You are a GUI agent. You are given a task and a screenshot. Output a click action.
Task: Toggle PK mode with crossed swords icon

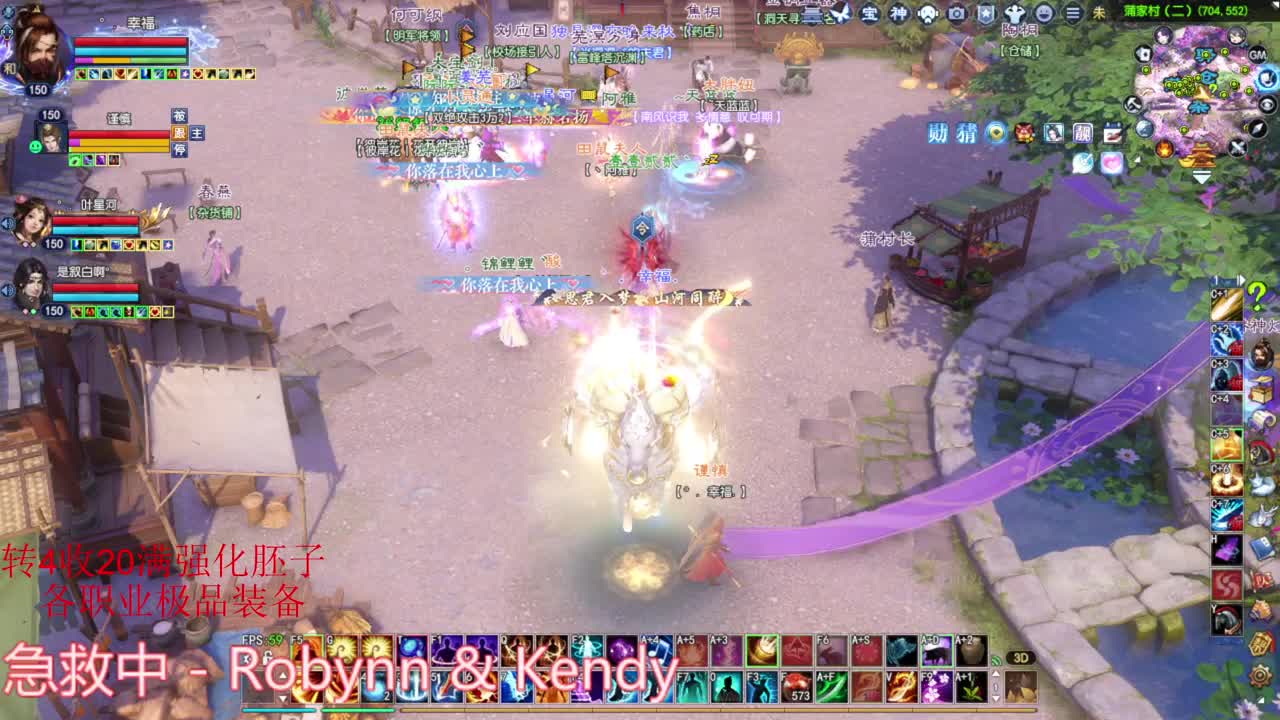click(x=1238, y=146)
